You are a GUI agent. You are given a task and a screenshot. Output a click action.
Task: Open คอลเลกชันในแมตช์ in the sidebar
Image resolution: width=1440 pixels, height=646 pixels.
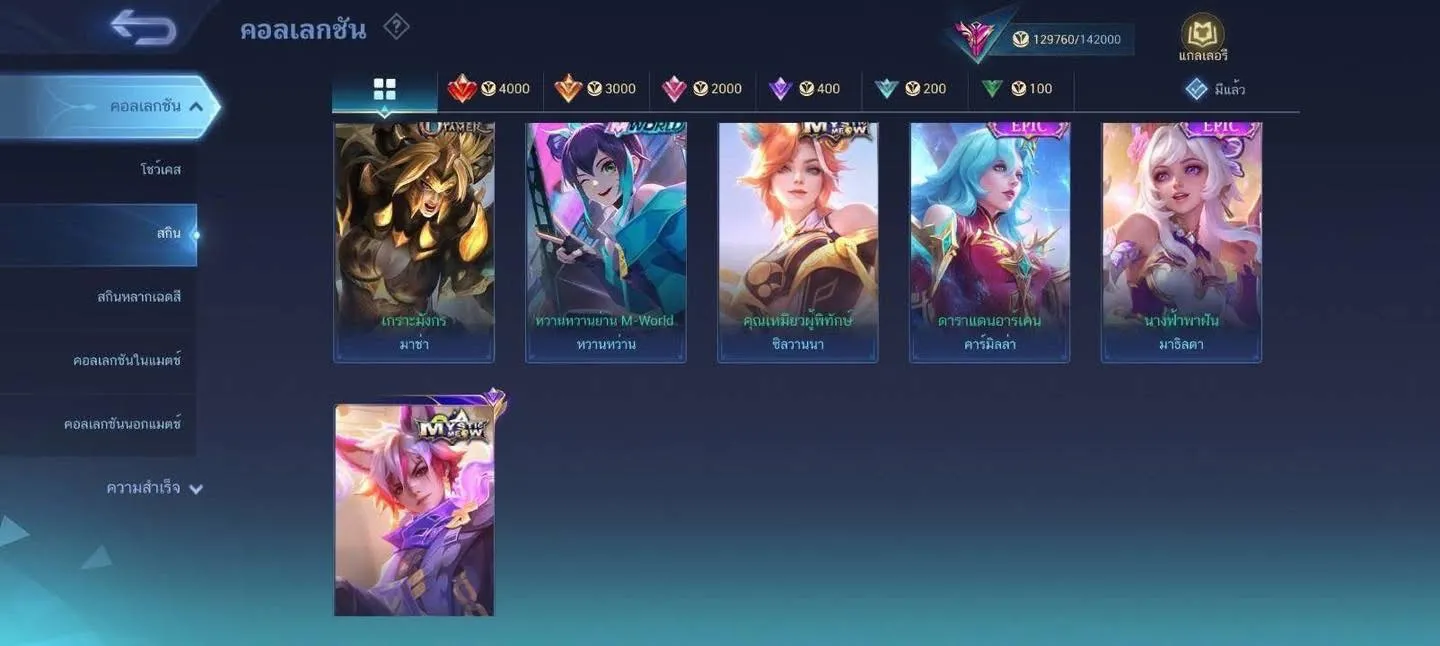[126, 360]
